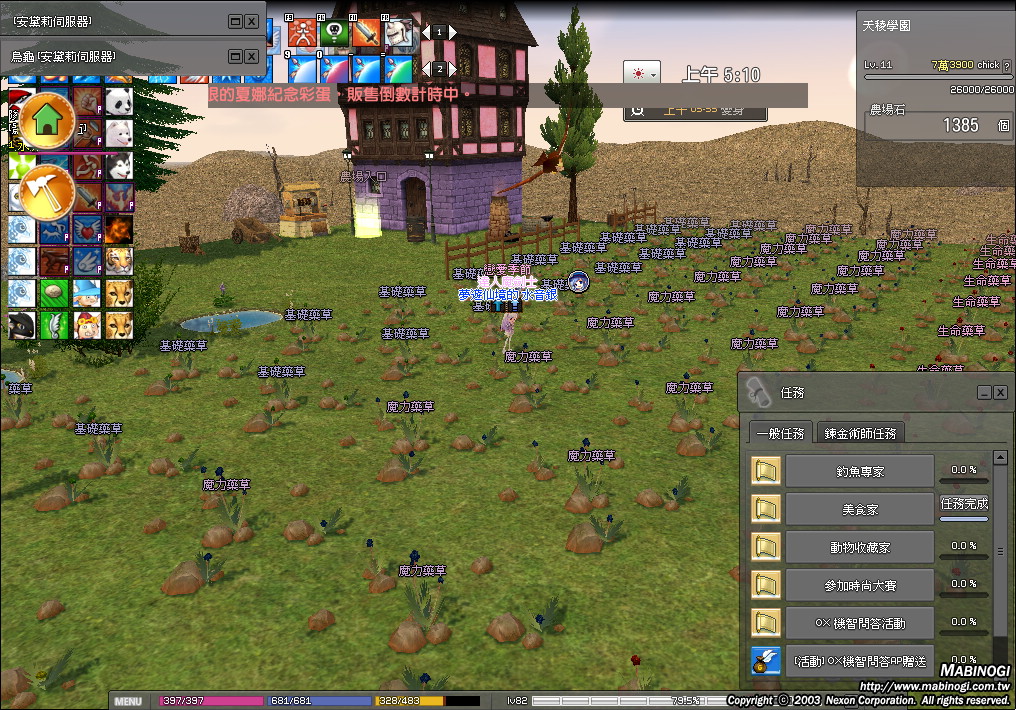Open the MENU button on bottom bar
The width and height of the screenshot is (1016, 710).
pos(128,701)
